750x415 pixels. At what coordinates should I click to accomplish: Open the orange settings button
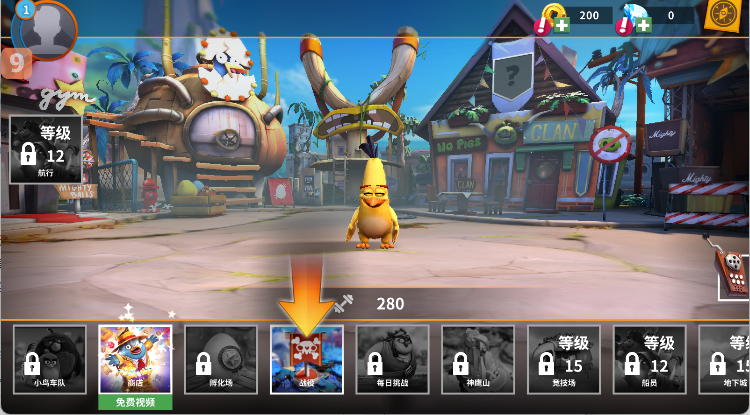[720, 15]
